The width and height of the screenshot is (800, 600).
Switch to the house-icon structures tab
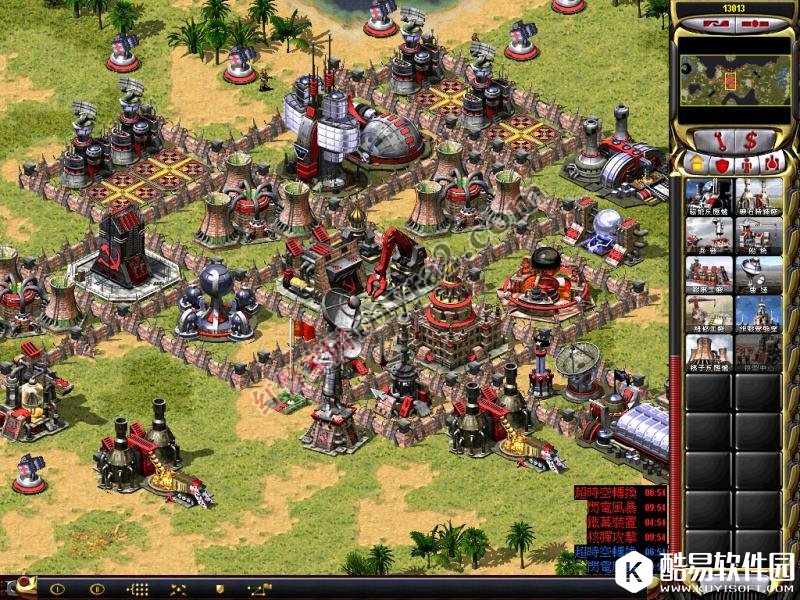pos(695,162)
